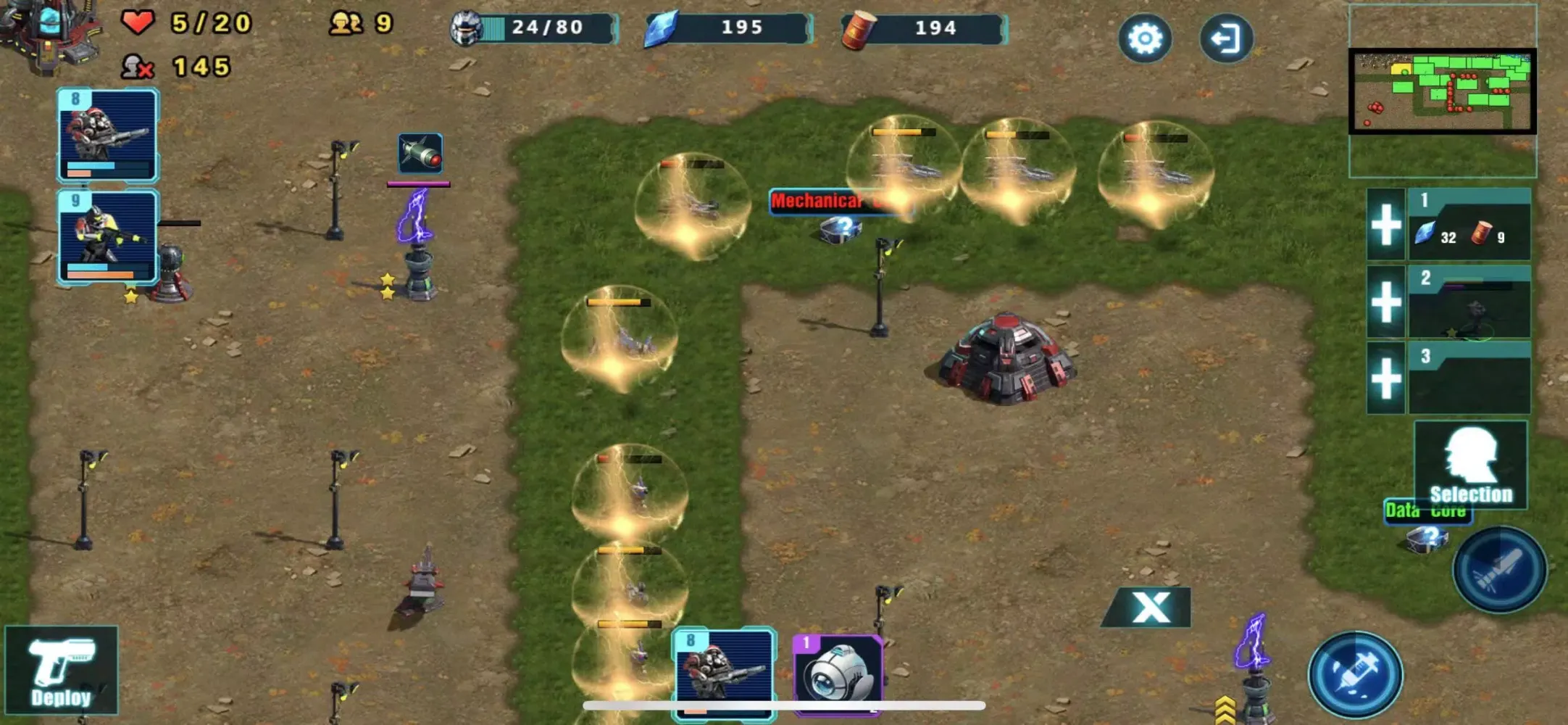This screenshot has width=1568, height=725.
Task: Activate the missile strike ability
Action: [1500, 571]
